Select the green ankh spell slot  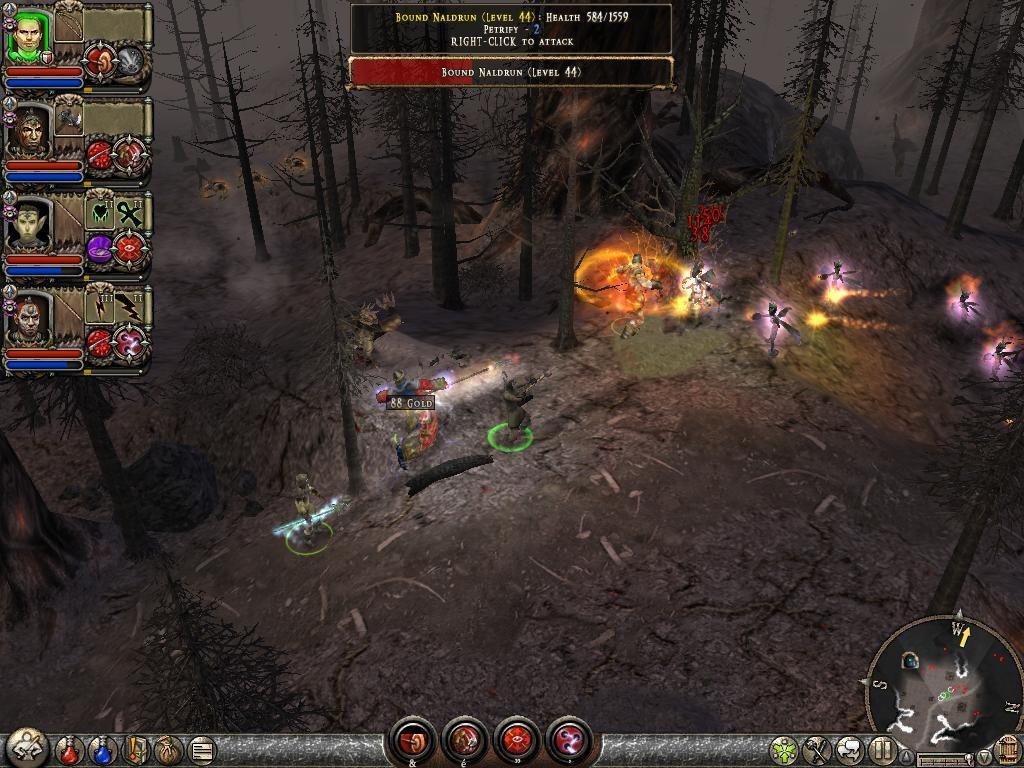click(x=129, y=213)
